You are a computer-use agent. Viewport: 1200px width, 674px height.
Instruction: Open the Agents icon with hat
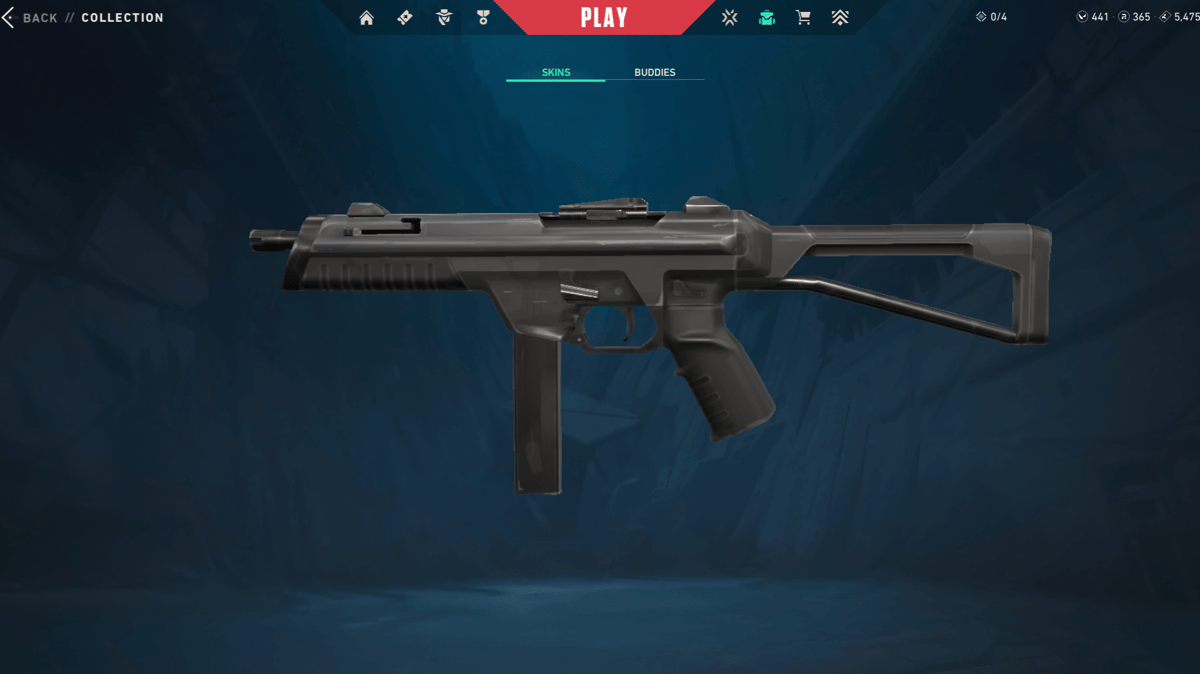[444, 18]
